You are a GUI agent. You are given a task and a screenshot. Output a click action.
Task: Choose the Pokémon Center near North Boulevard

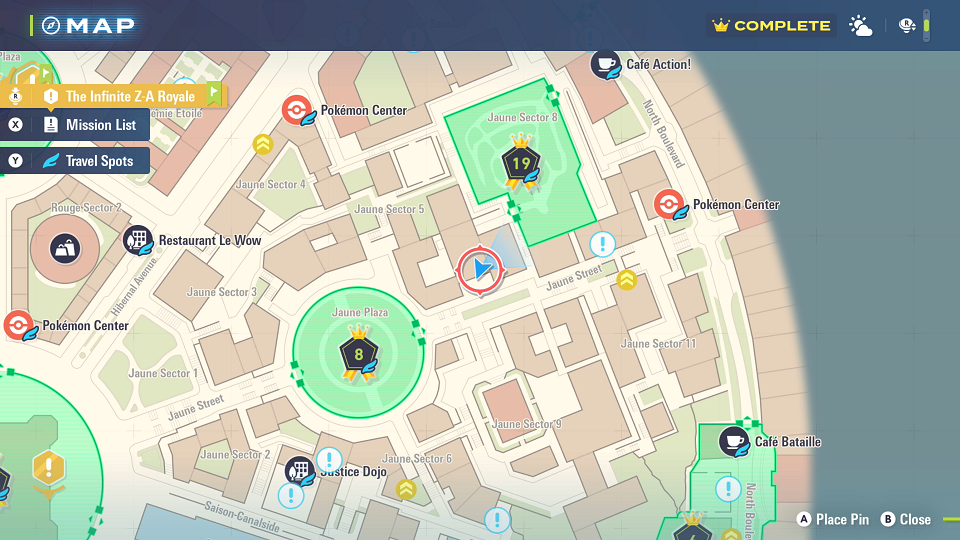(x=669, y=204)
